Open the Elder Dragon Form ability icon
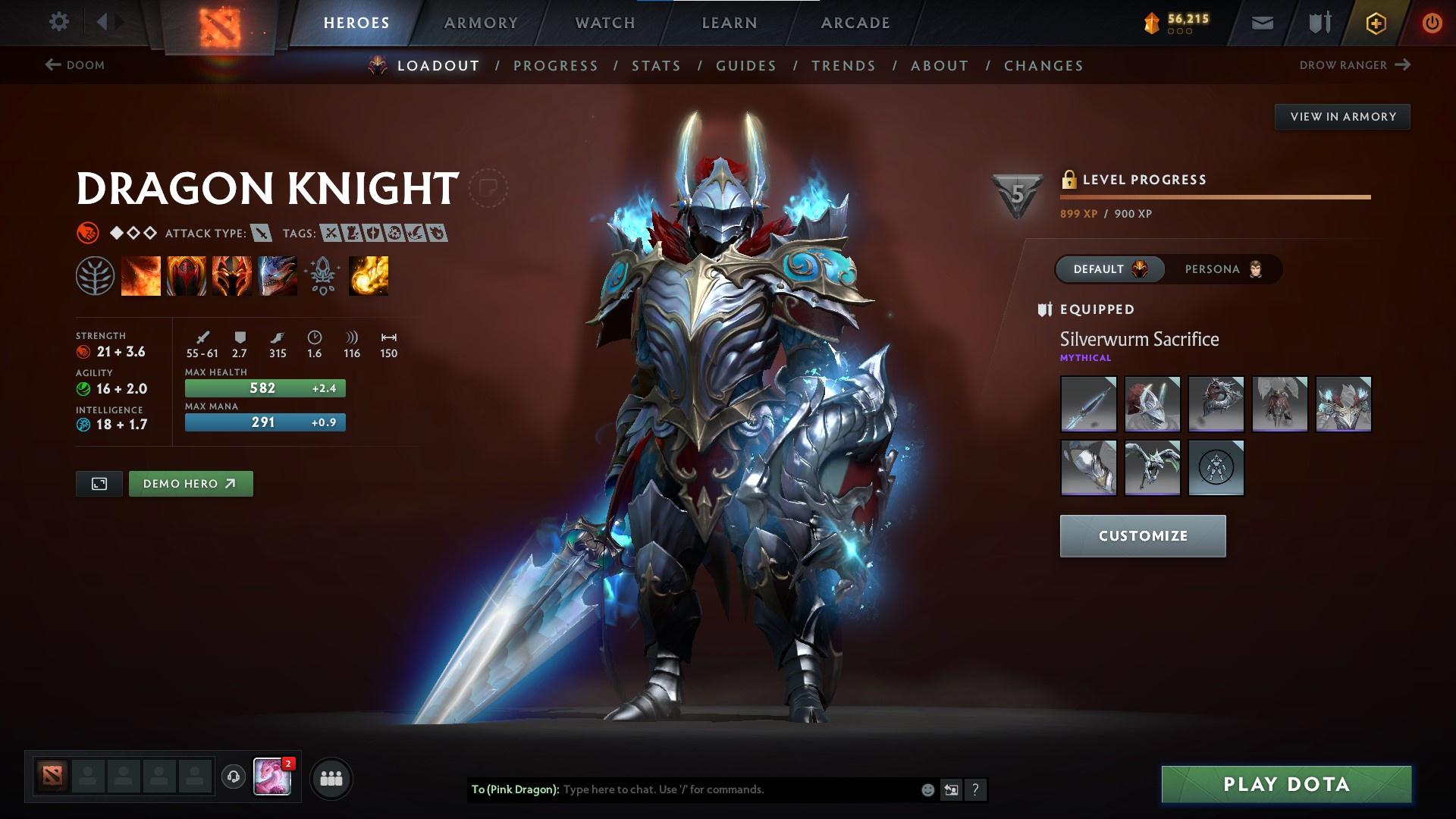This screenshot has width=1456, height=819. click(278, 275)
